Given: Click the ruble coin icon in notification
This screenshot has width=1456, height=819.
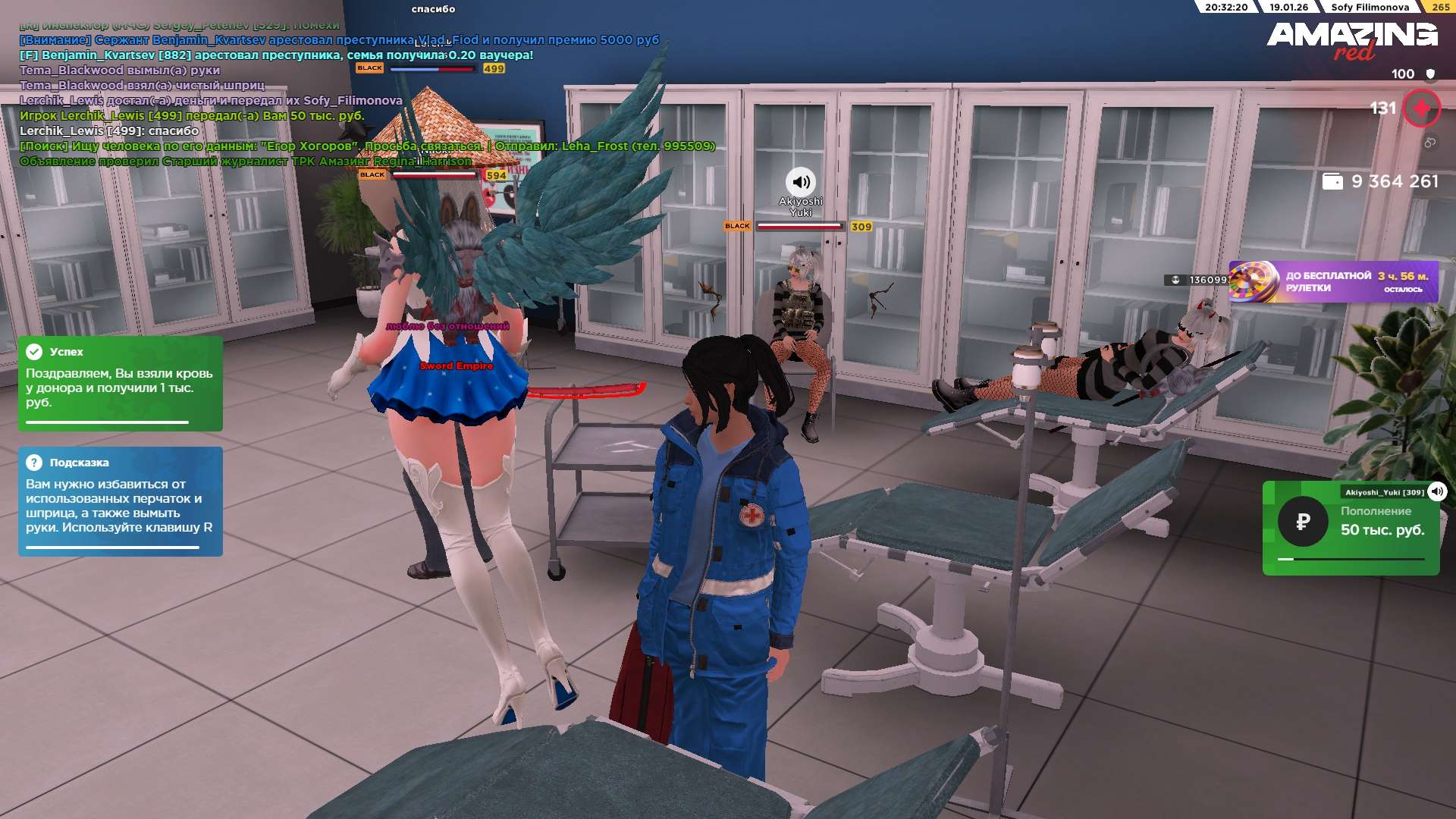Looking at the screenshot, I should tap(1303, 522).
